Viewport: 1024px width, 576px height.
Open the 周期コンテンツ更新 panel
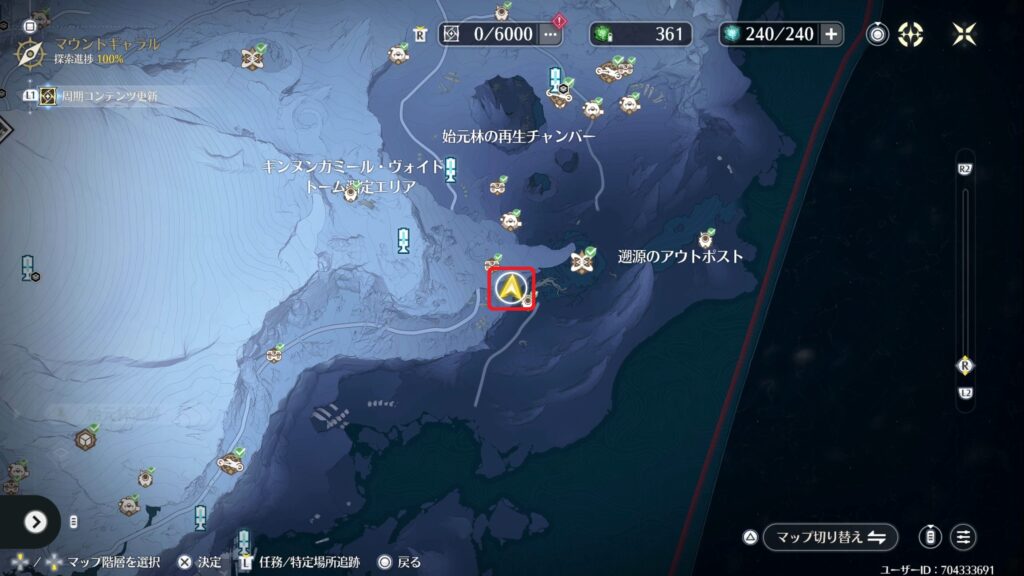pos(98,96)
